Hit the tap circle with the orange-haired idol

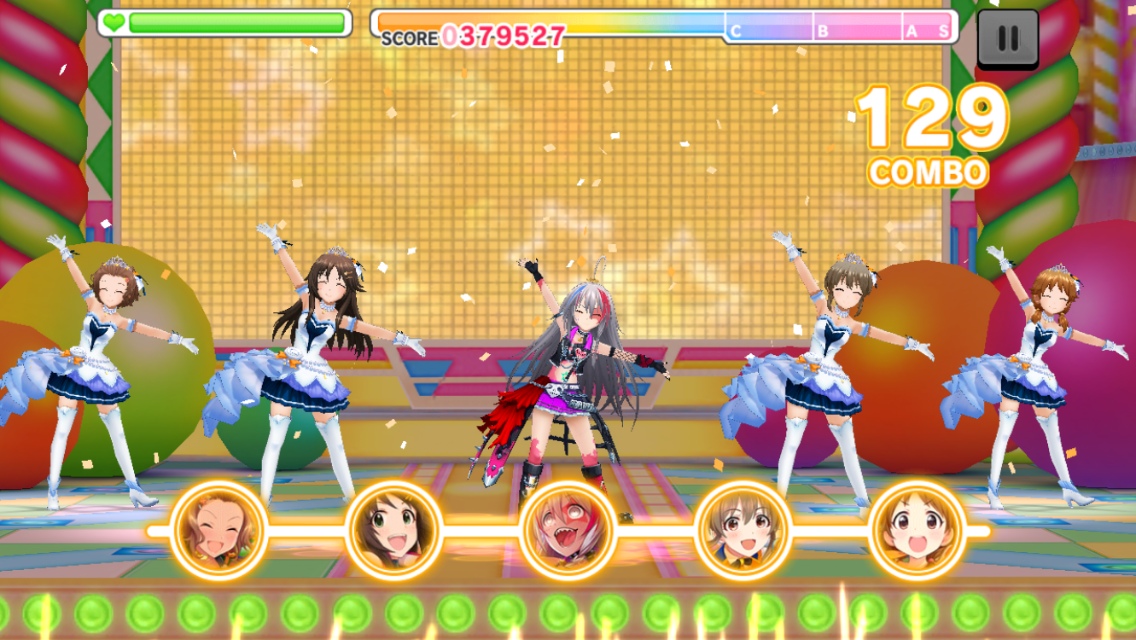pos(916,530)
